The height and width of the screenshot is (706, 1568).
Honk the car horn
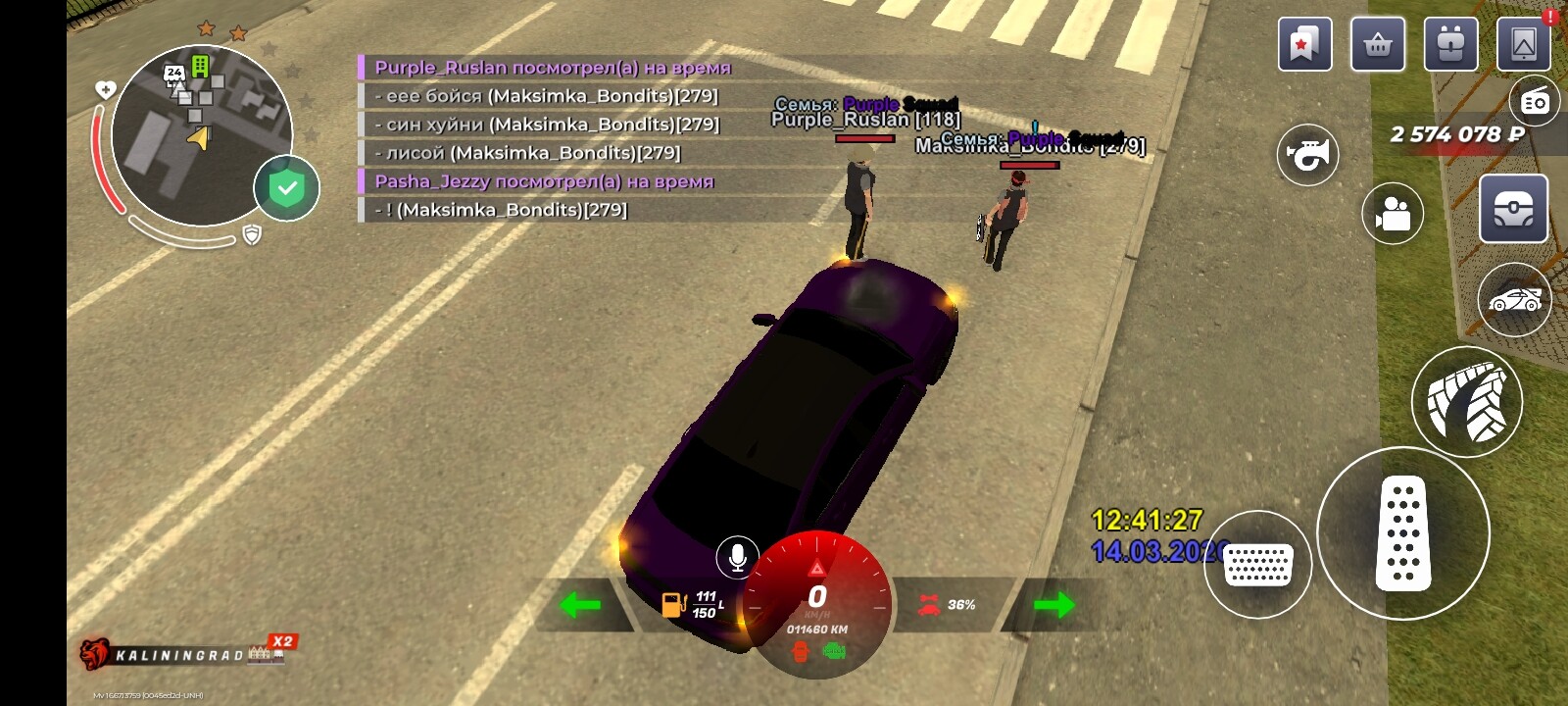pos(1307,155)
